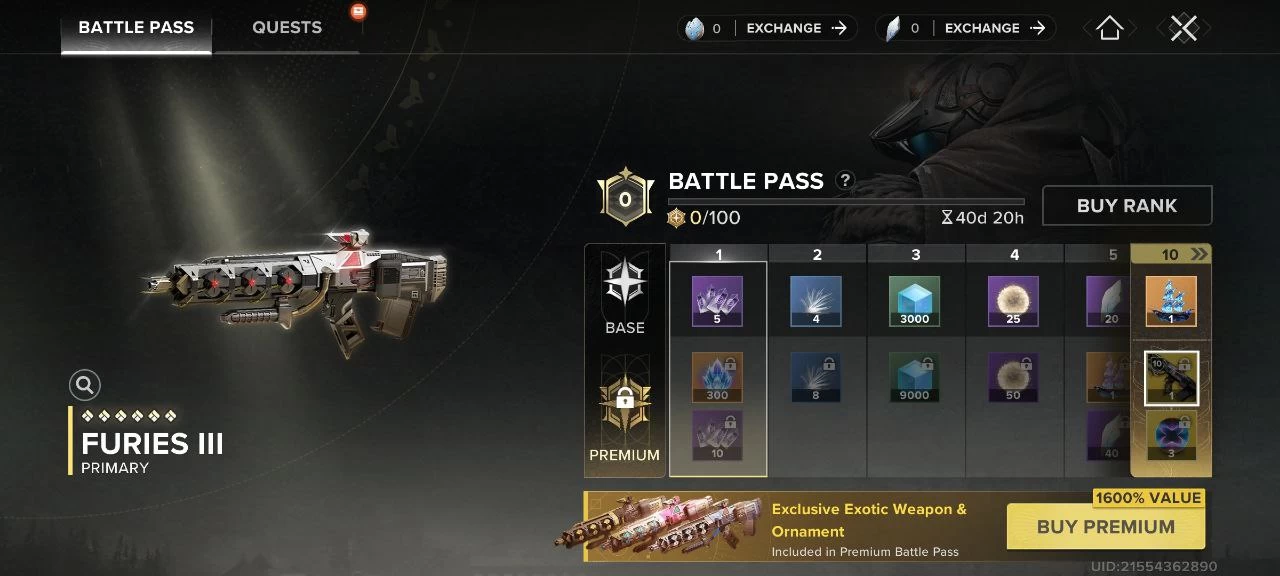The height and width of the screenshot is (576, 1280).
Task: Purchase with the Buy Premium button
Action: click(1105, 527)
